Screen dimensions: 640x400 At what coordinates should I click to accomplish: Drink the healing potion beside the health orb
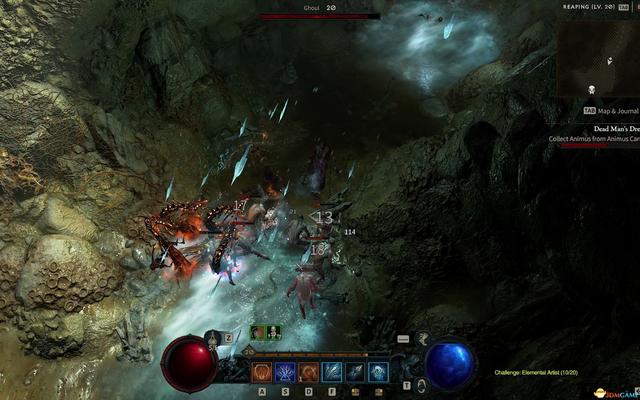click(214, 339)
